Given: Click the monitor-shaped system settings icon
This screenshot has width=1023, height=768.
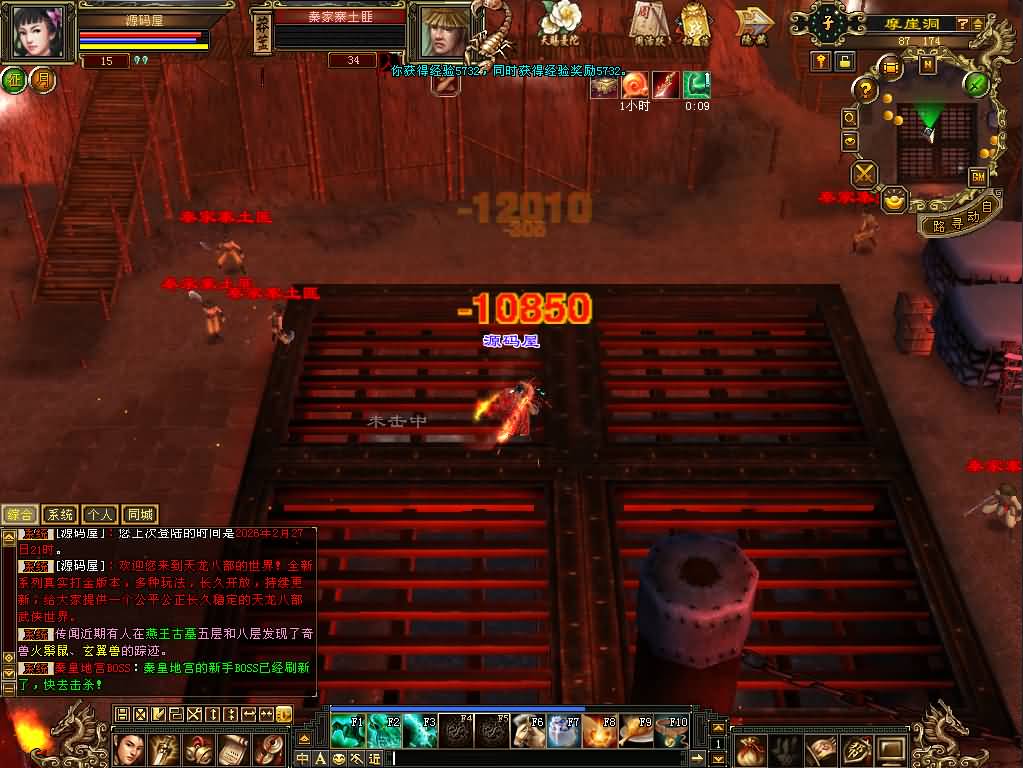Looking at the screenshot, I should point(889,748).
